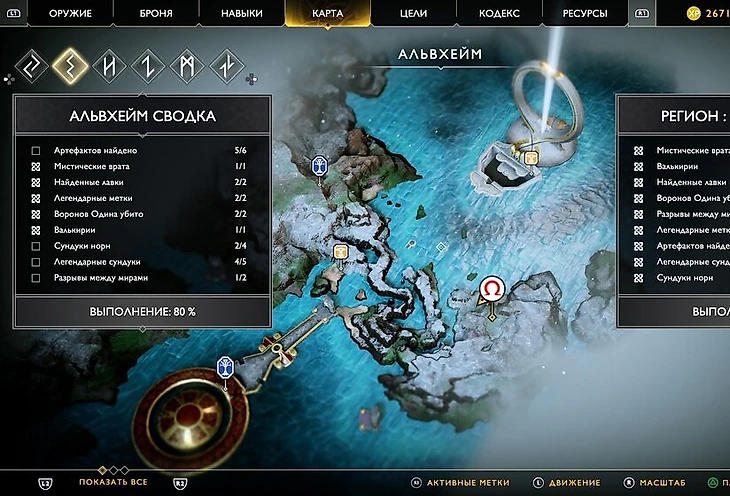
Task: Click the mystic gateway marker beside the round temple
Action: tap(225, 368)
